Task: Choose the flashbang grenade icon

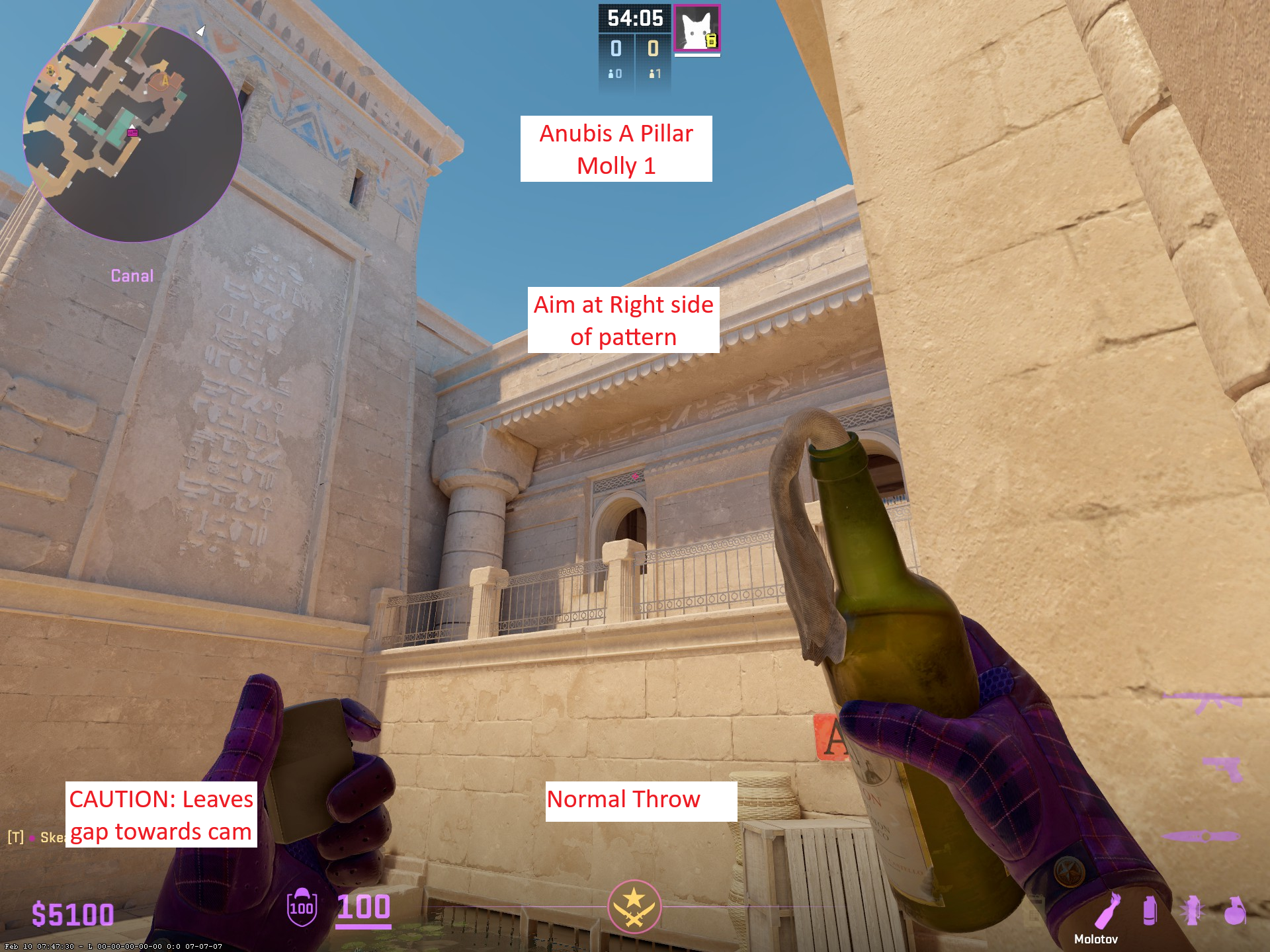Action: tap(1192, 911)
